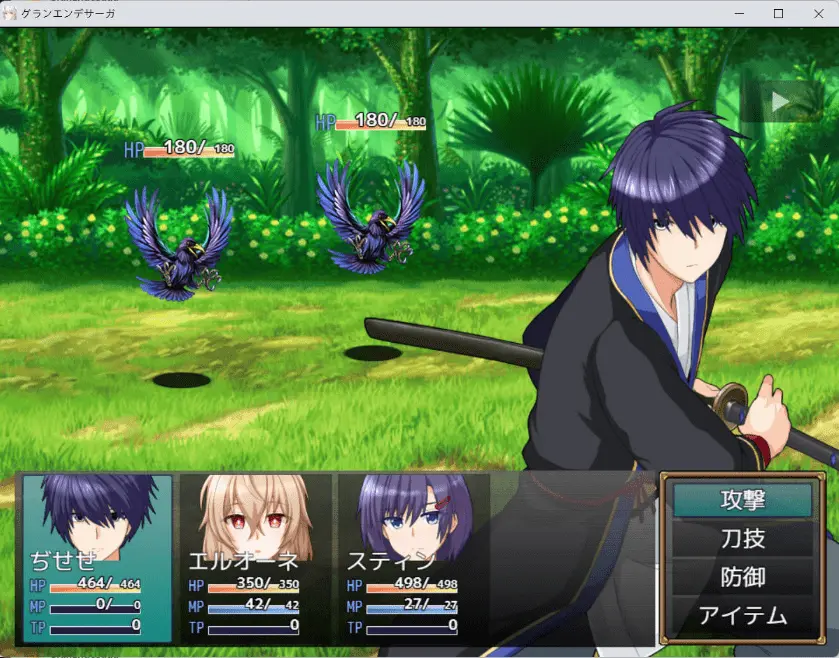
Task: Open the アイテム item command
Action: [742, 616]
